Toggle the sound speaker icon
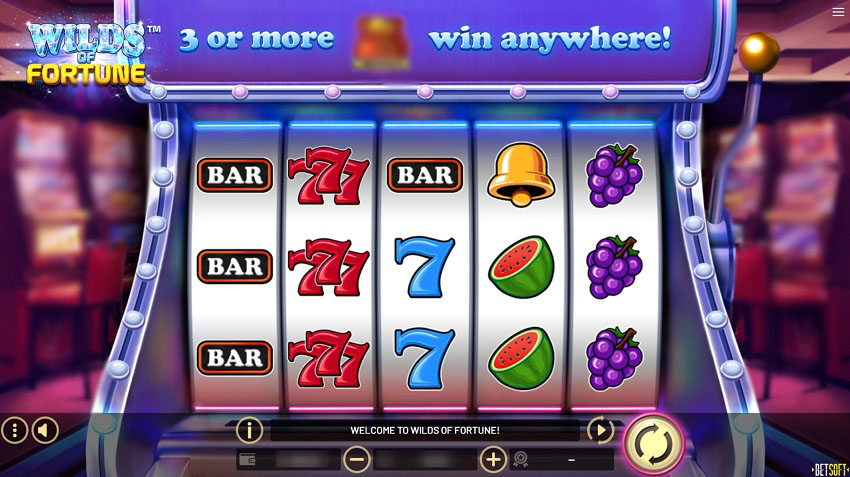 [x=45, y=431]
